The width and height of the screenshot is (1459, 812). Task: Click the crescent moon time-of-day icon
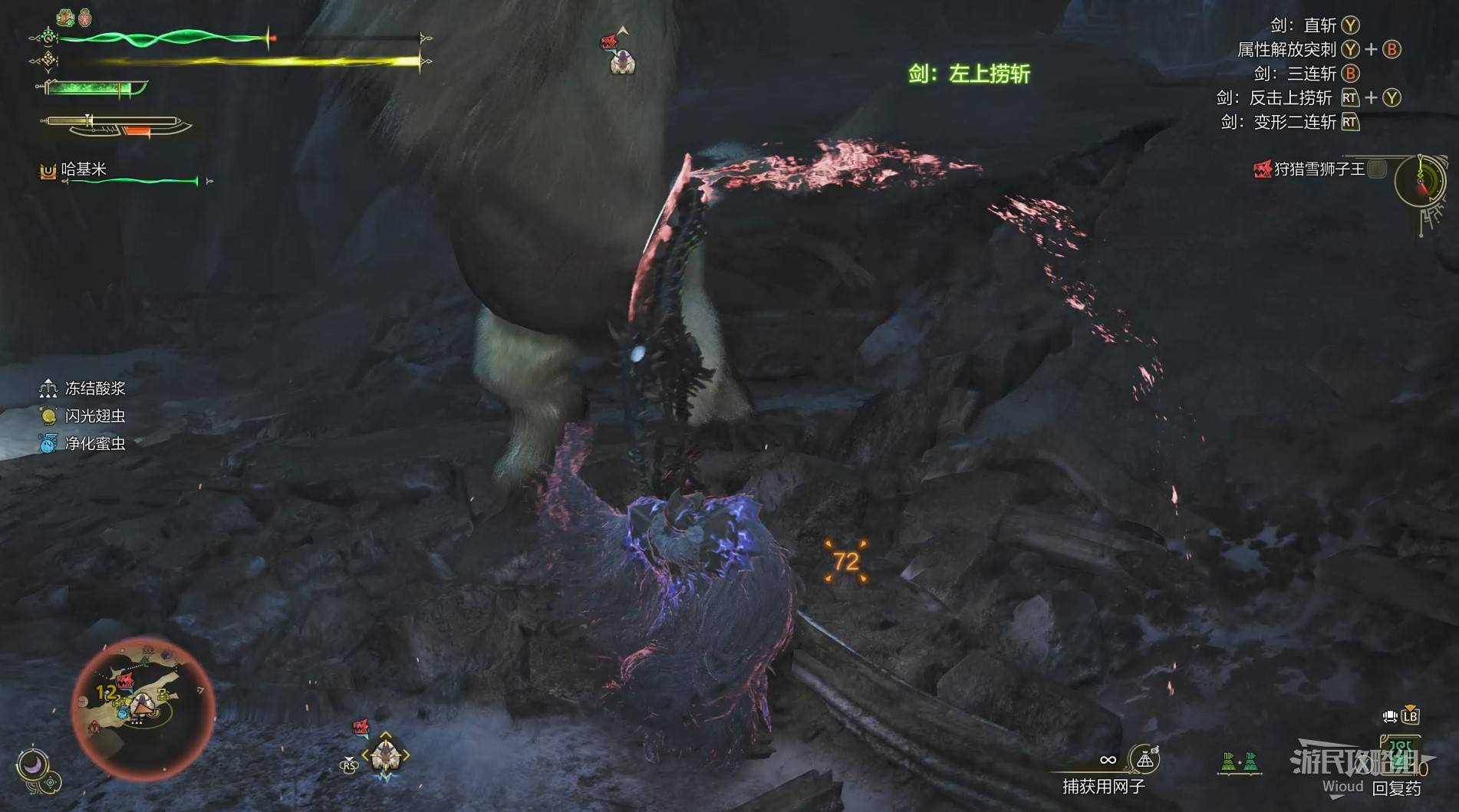pos(33,764)
